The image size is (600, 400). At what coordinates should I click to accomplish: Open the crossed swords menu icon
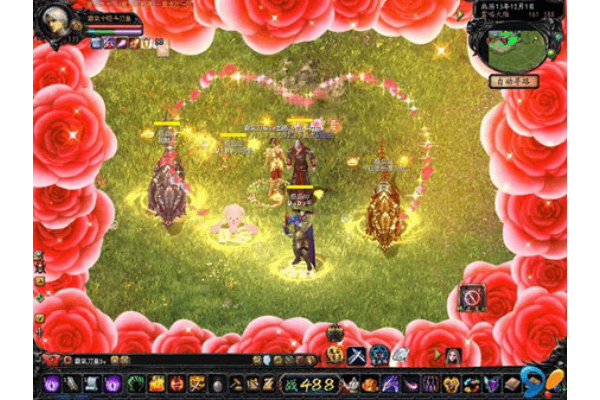click(357, 356)
